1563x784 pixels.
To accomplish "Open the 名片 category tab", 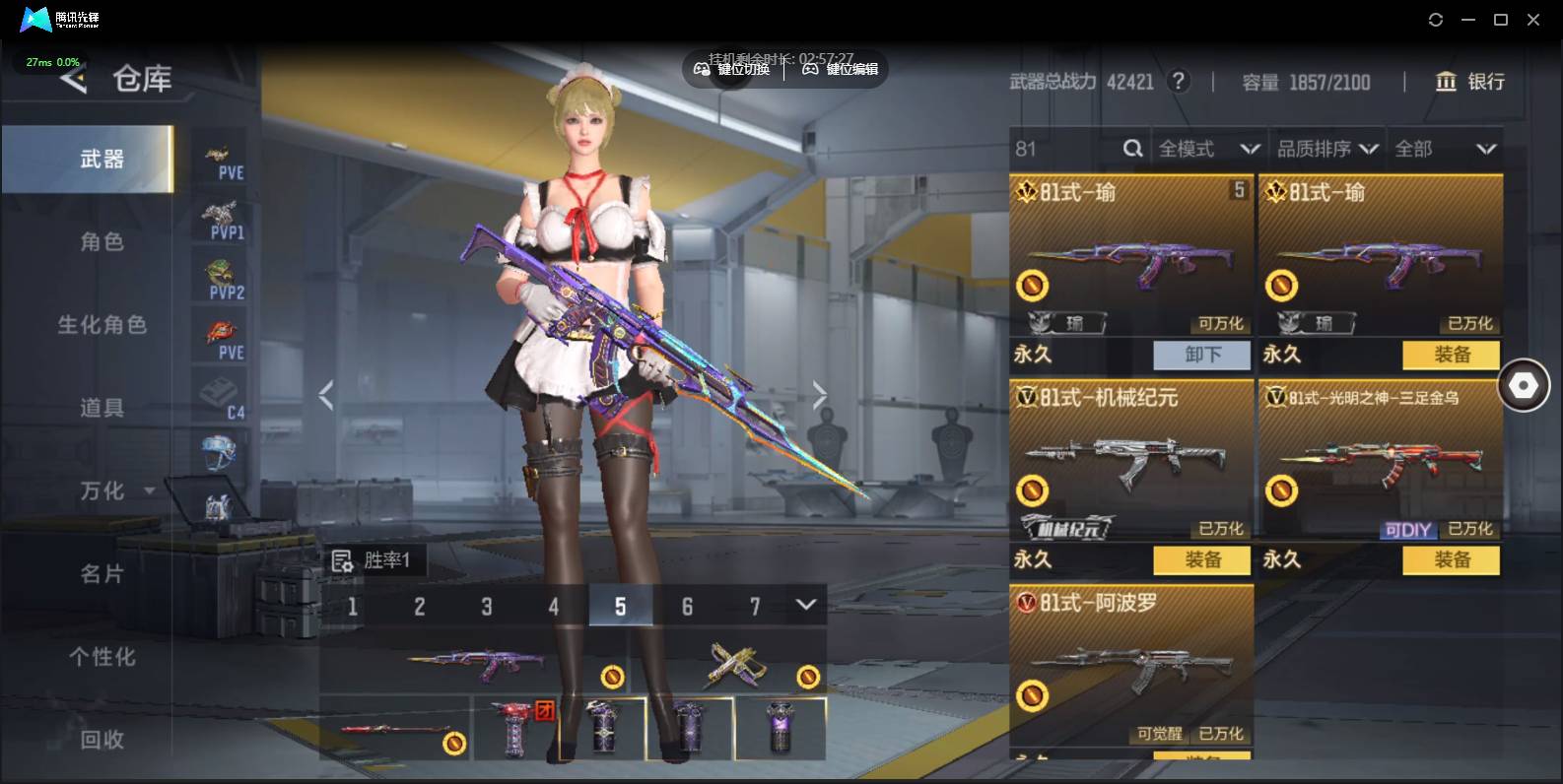I will pos(102,573).
